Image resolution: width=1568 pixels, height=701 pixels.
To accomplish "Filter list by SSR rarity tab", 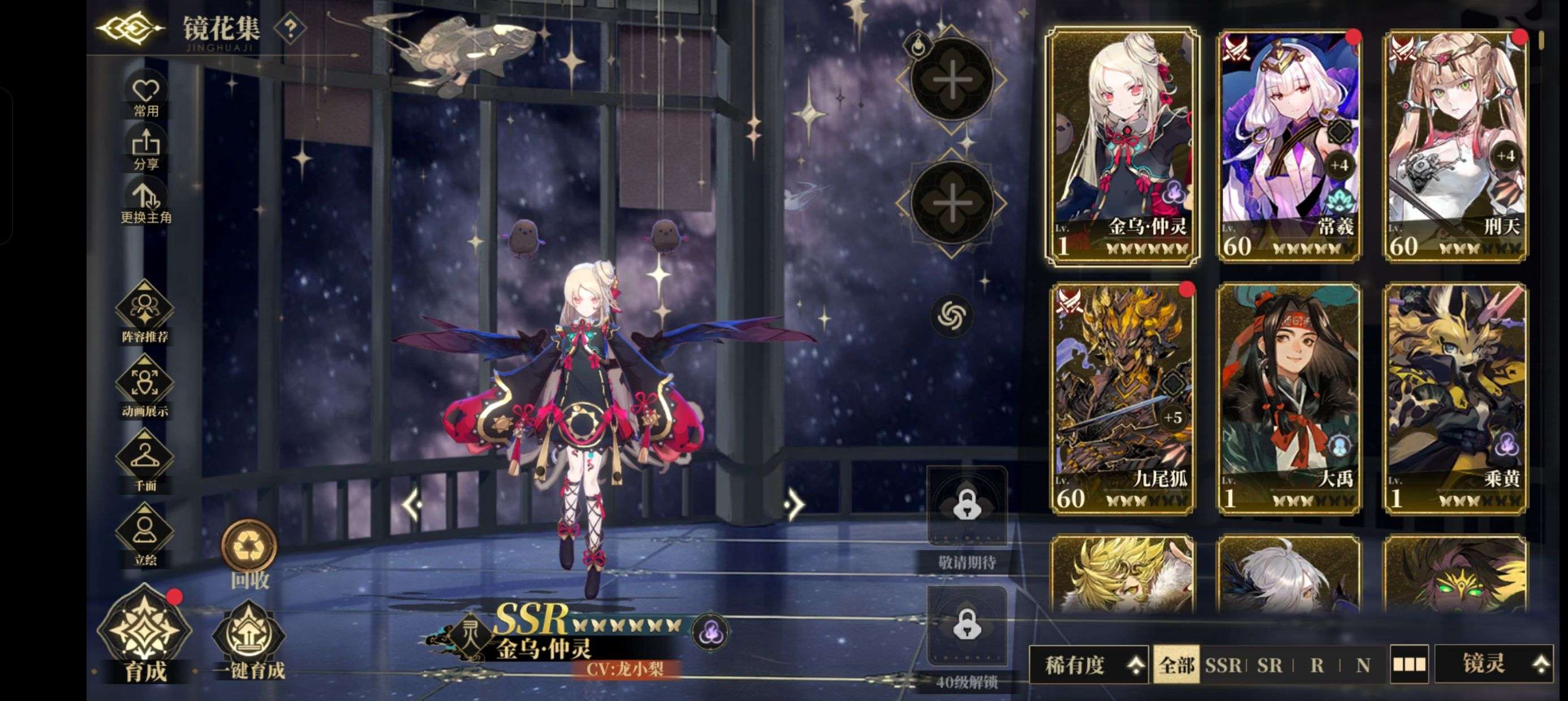I will (x=1223, y=664).
